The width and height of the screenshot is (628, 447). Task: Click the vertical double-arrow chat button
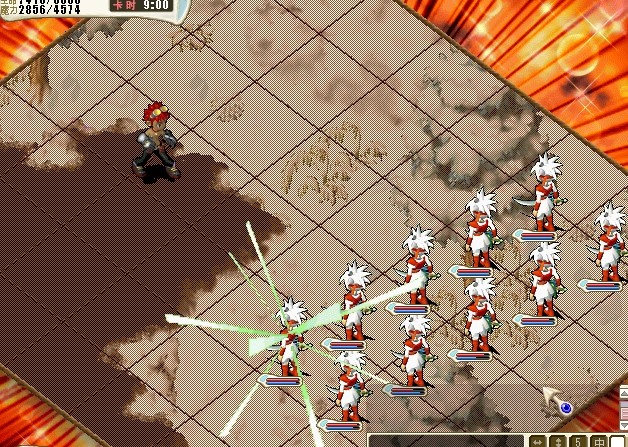[x=557, y=441]
